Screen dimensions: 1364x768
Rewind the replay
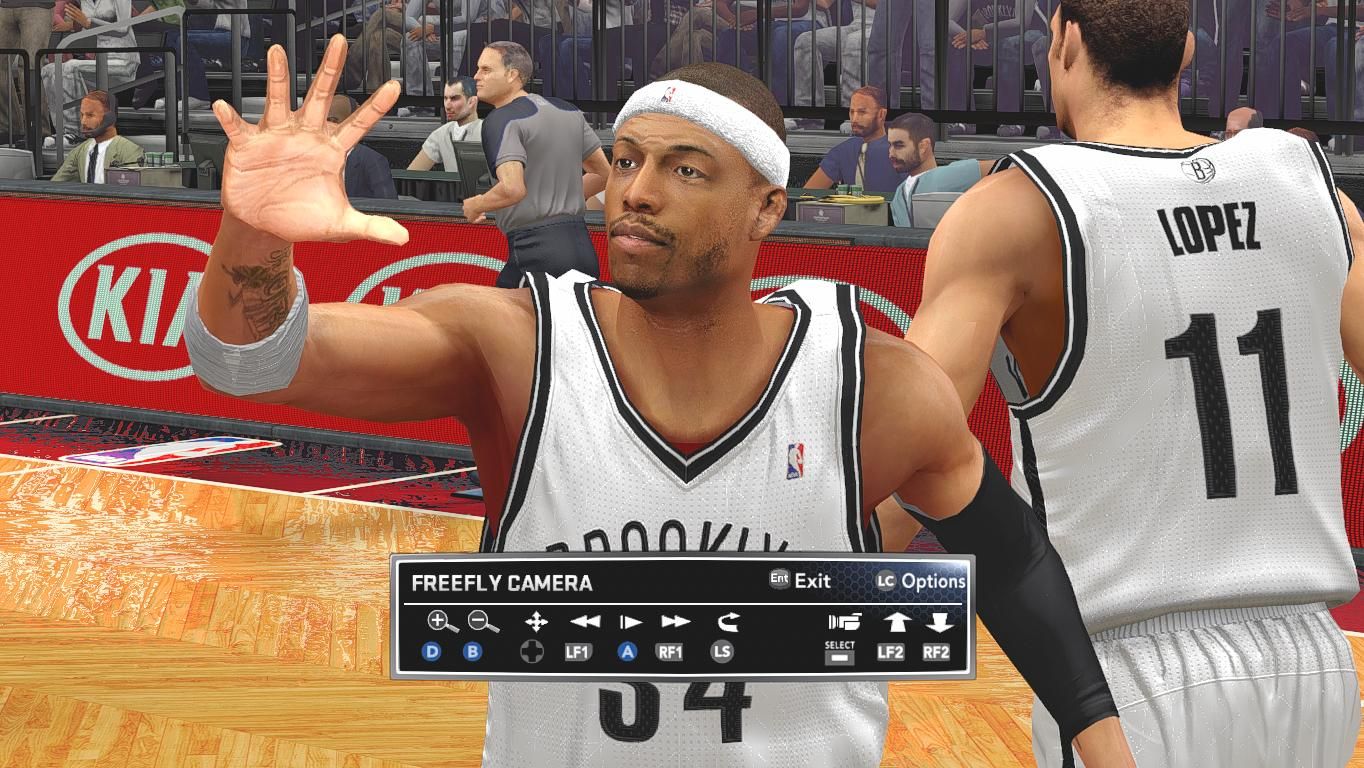(585, 622)
